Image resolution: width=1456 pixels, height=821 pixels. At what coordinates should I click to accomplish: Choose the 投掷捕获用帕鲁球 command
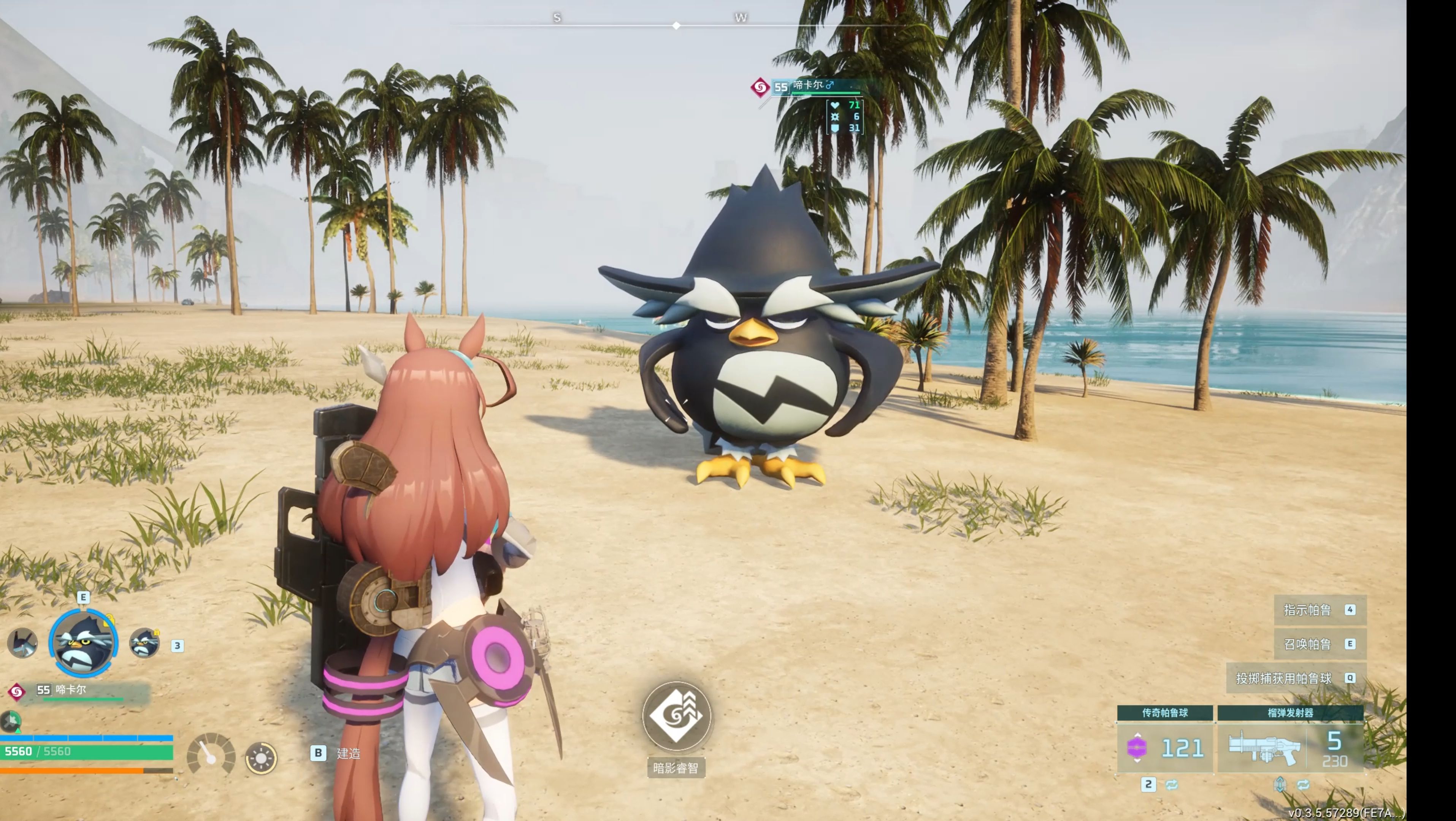coord(1296,678)
